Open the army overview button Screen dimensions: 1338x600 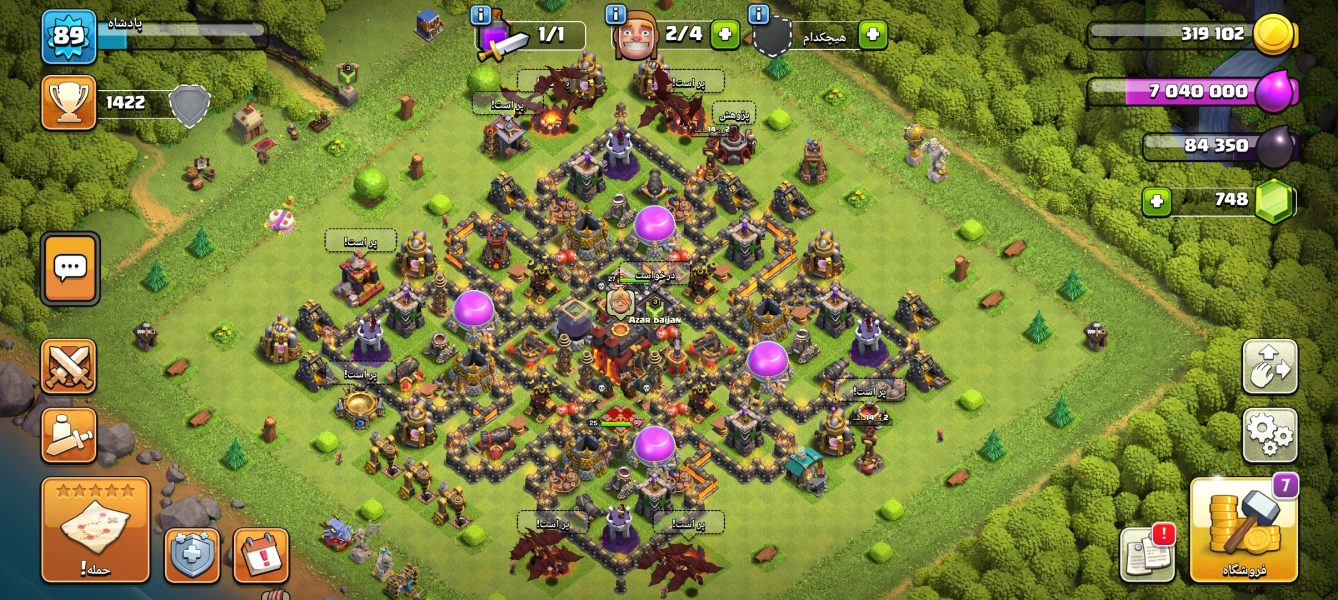tap(69, 435)
